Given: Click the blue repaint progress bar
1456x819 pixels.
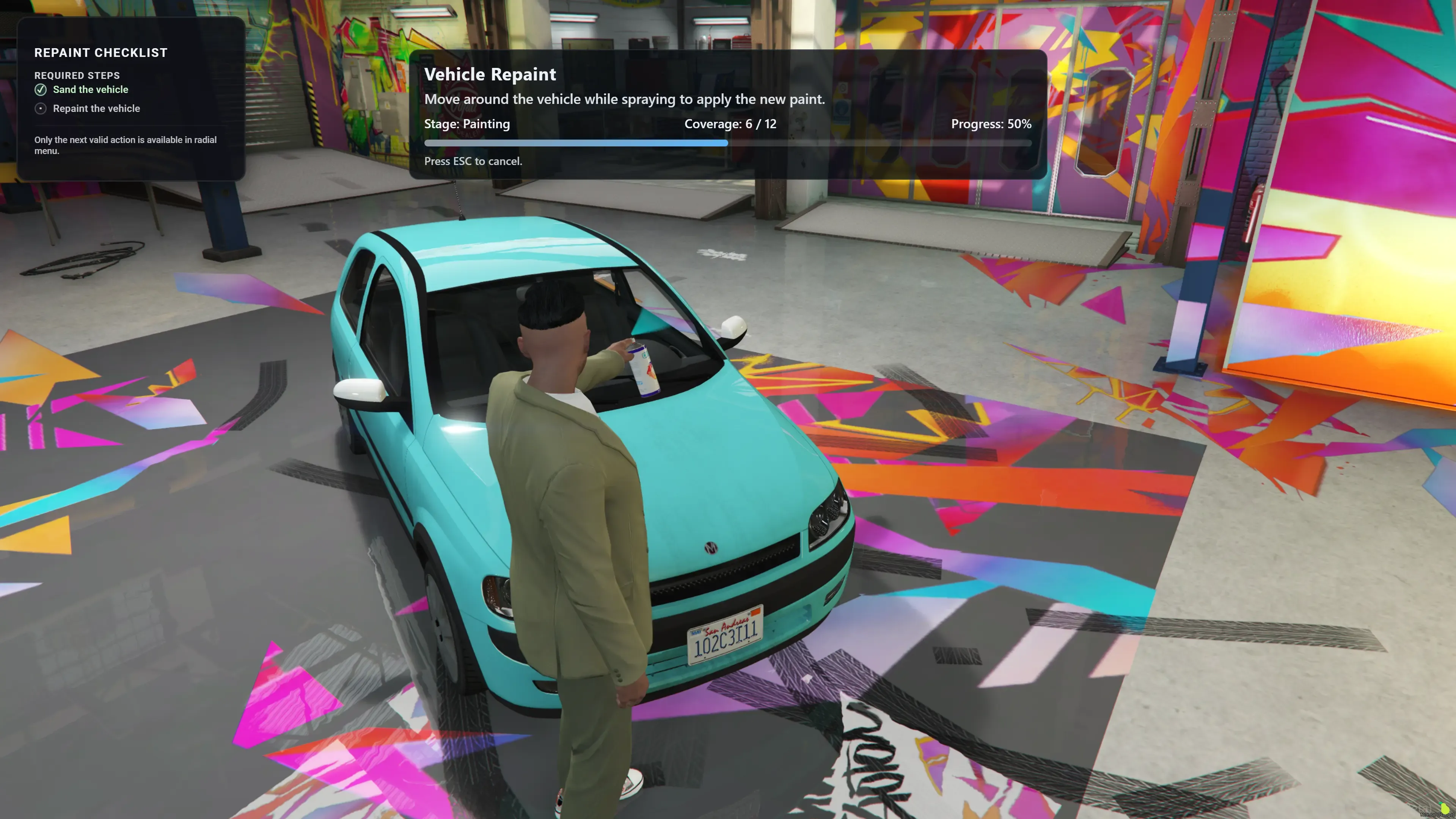Looking at the screenshot, I should click(576, 143).
